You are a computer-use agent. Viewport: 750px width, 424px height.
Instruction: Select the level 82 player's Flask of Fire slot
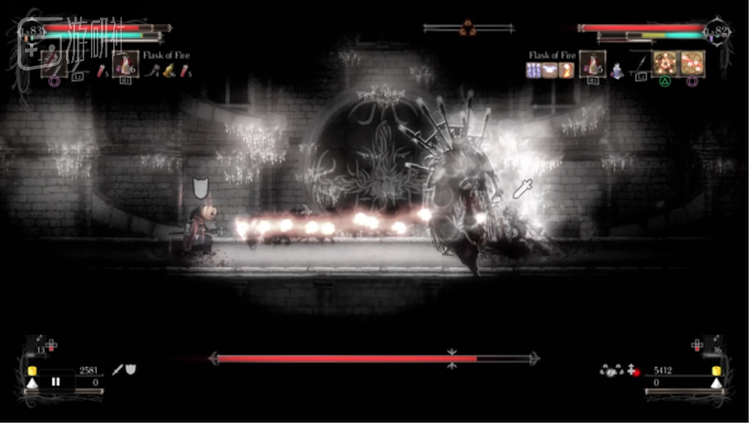593,65
